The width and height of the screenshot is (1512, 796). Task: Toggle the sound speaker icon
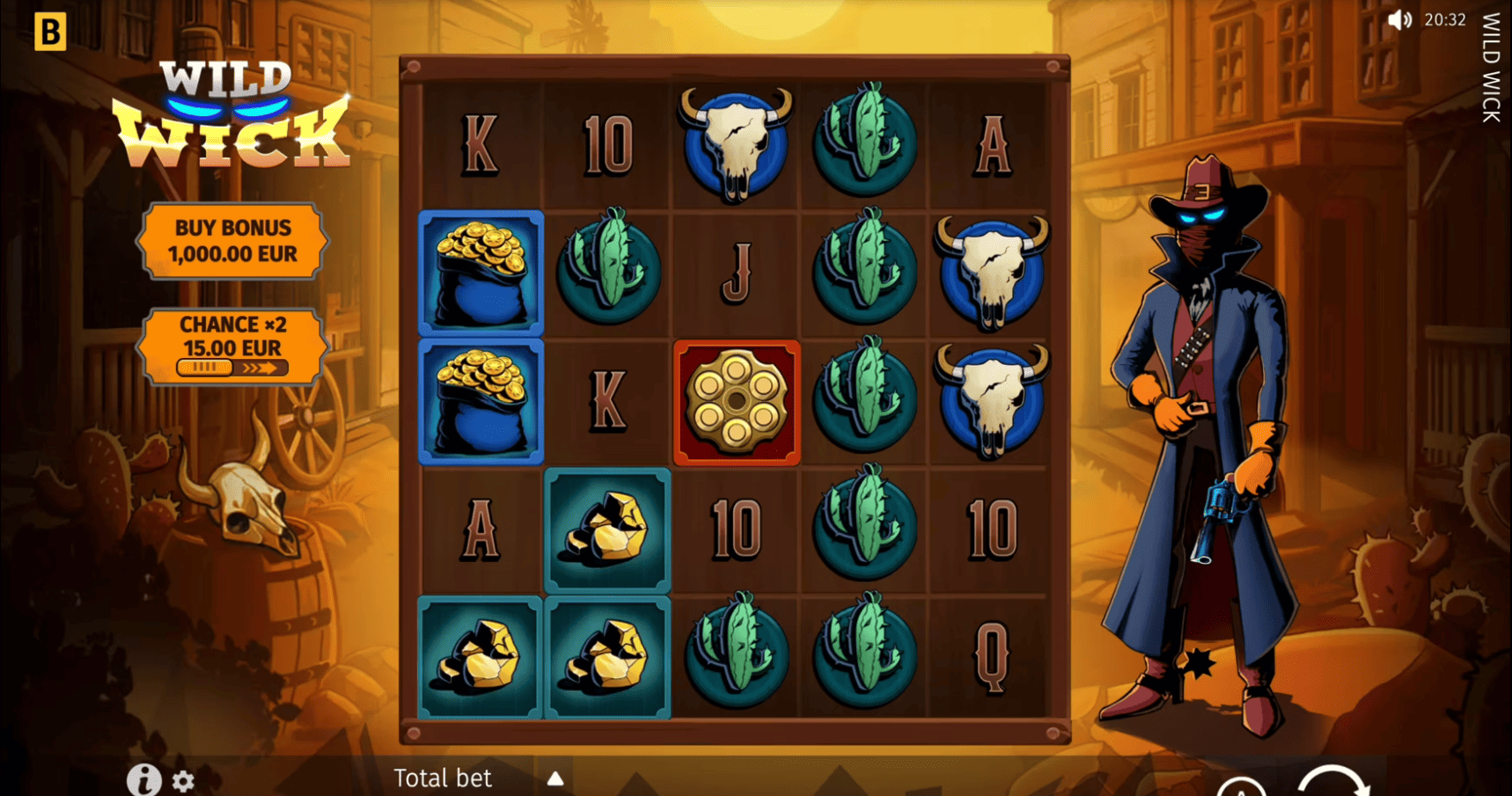point(1398,20)
